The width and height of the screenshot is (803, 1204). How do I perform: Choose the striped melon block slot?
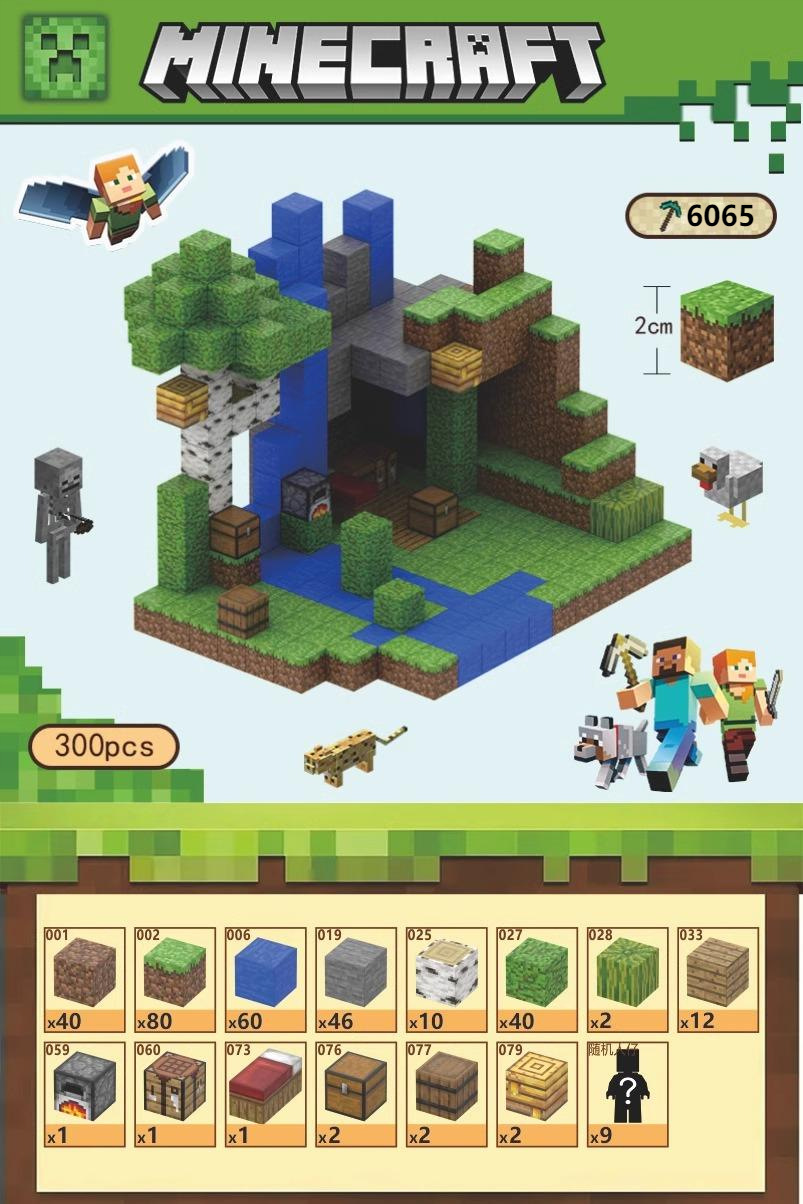(x=628, y=979)
